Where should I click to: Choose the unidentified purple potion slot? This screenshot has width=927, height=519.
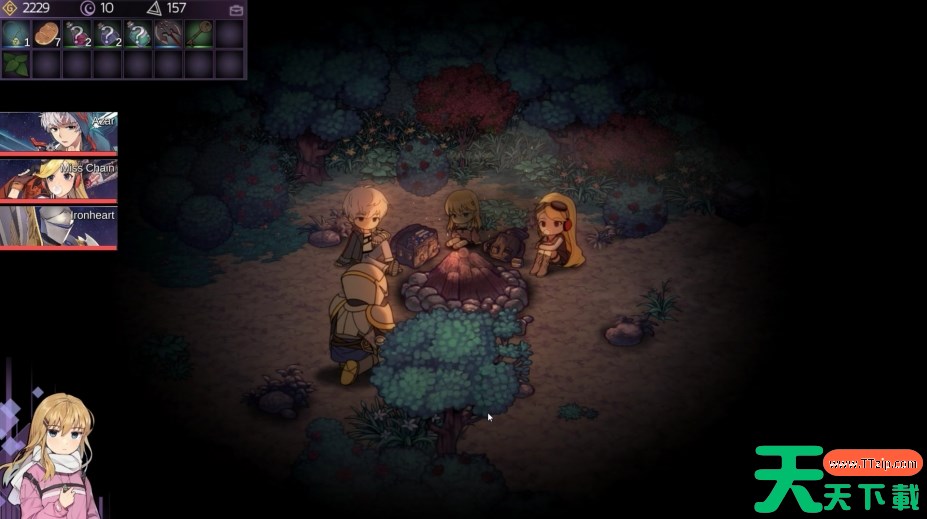(x=108, y=35)
